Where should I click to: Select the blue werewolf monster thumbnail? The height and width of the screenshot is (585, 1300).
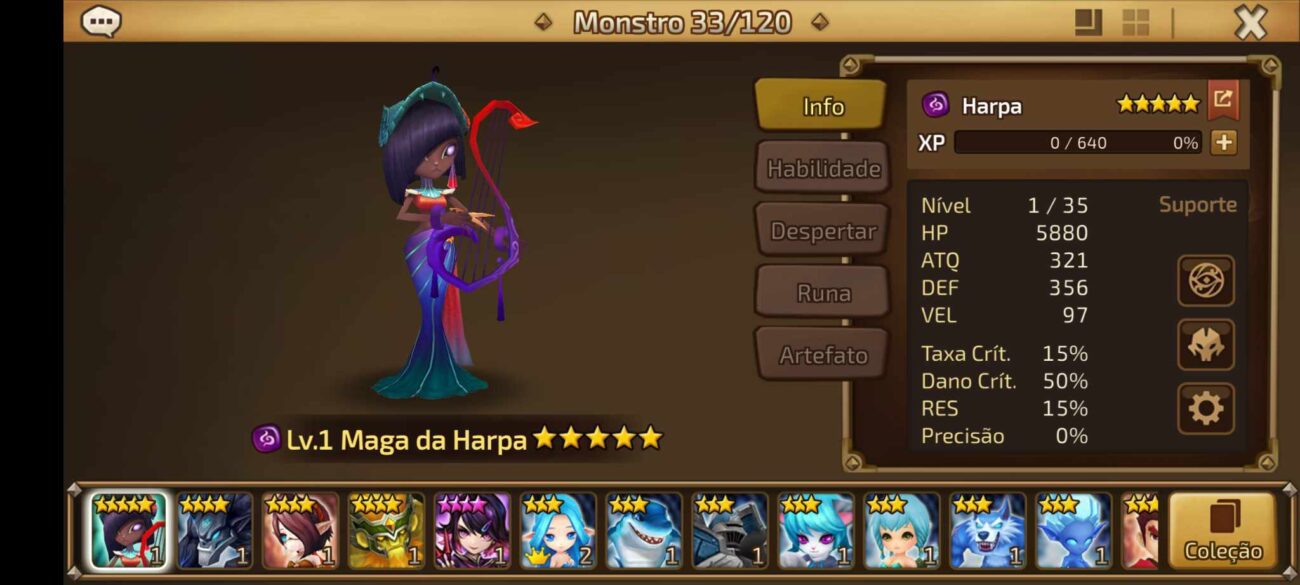pyautogui.click(x=988, y=531)
